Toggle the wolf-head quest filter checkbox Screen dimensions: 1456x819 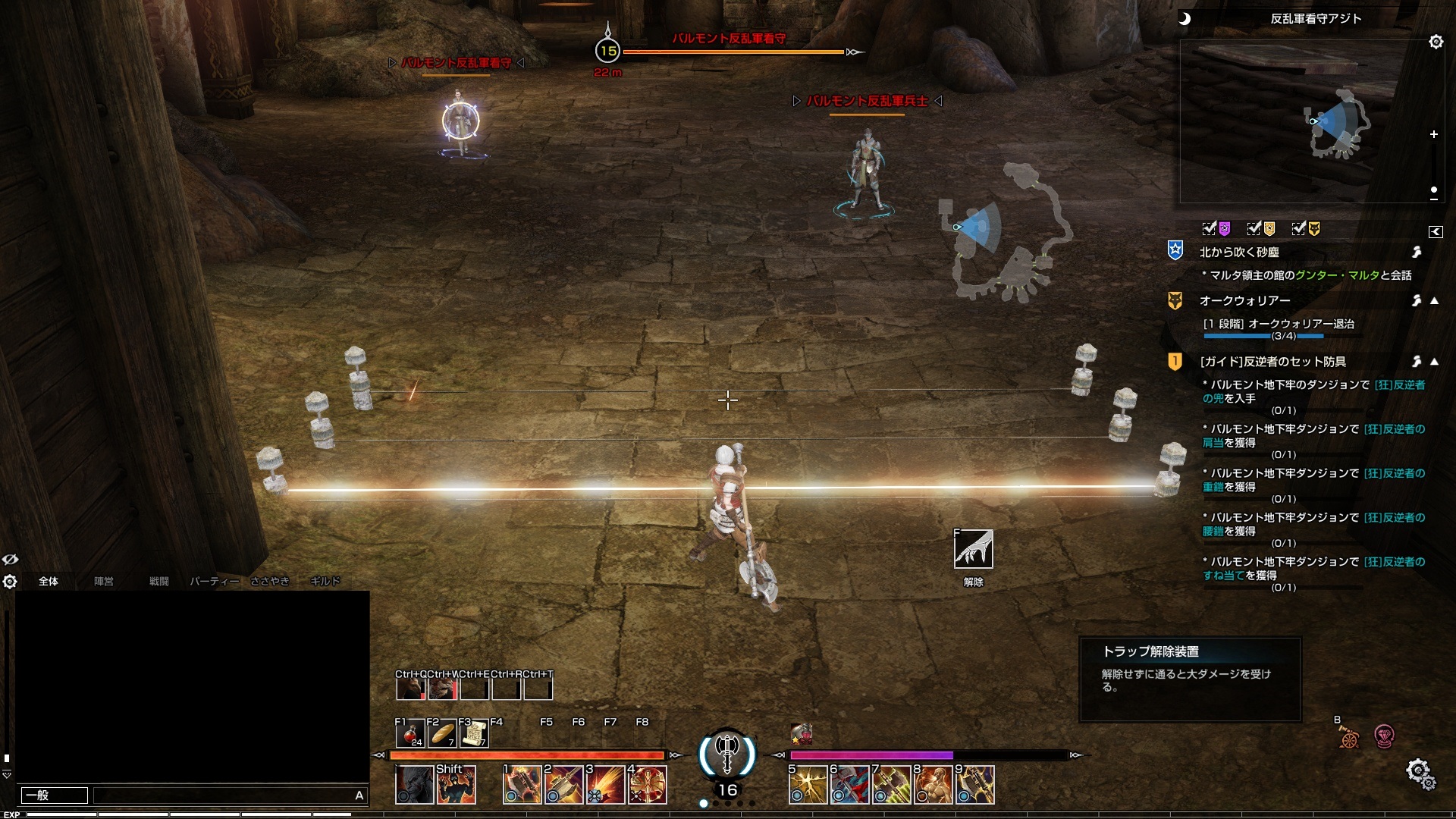click(x=1299, y=228)
